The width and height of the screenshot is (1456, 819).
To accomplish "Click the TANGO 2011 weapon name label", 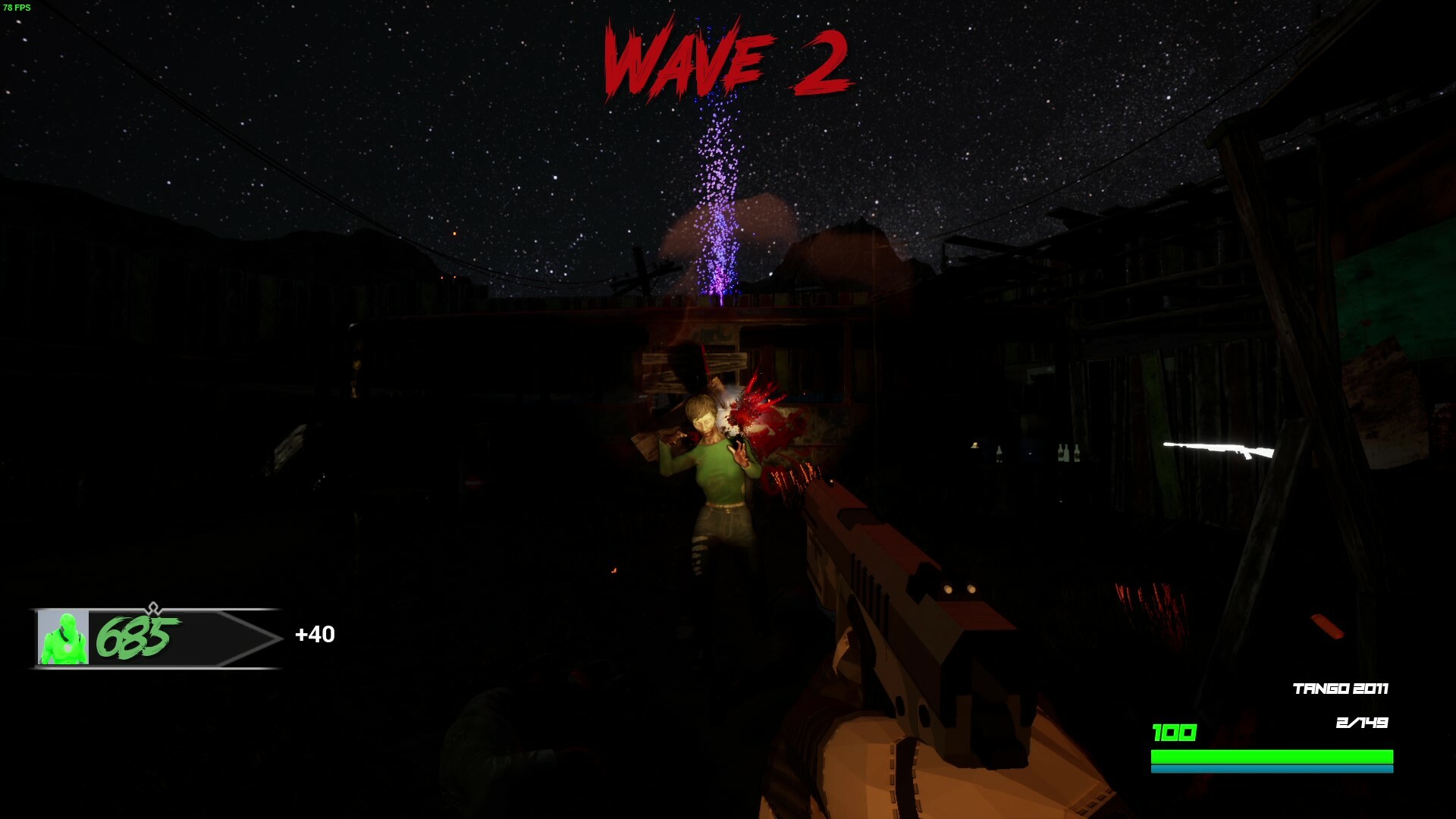I will click(1341, 689).
